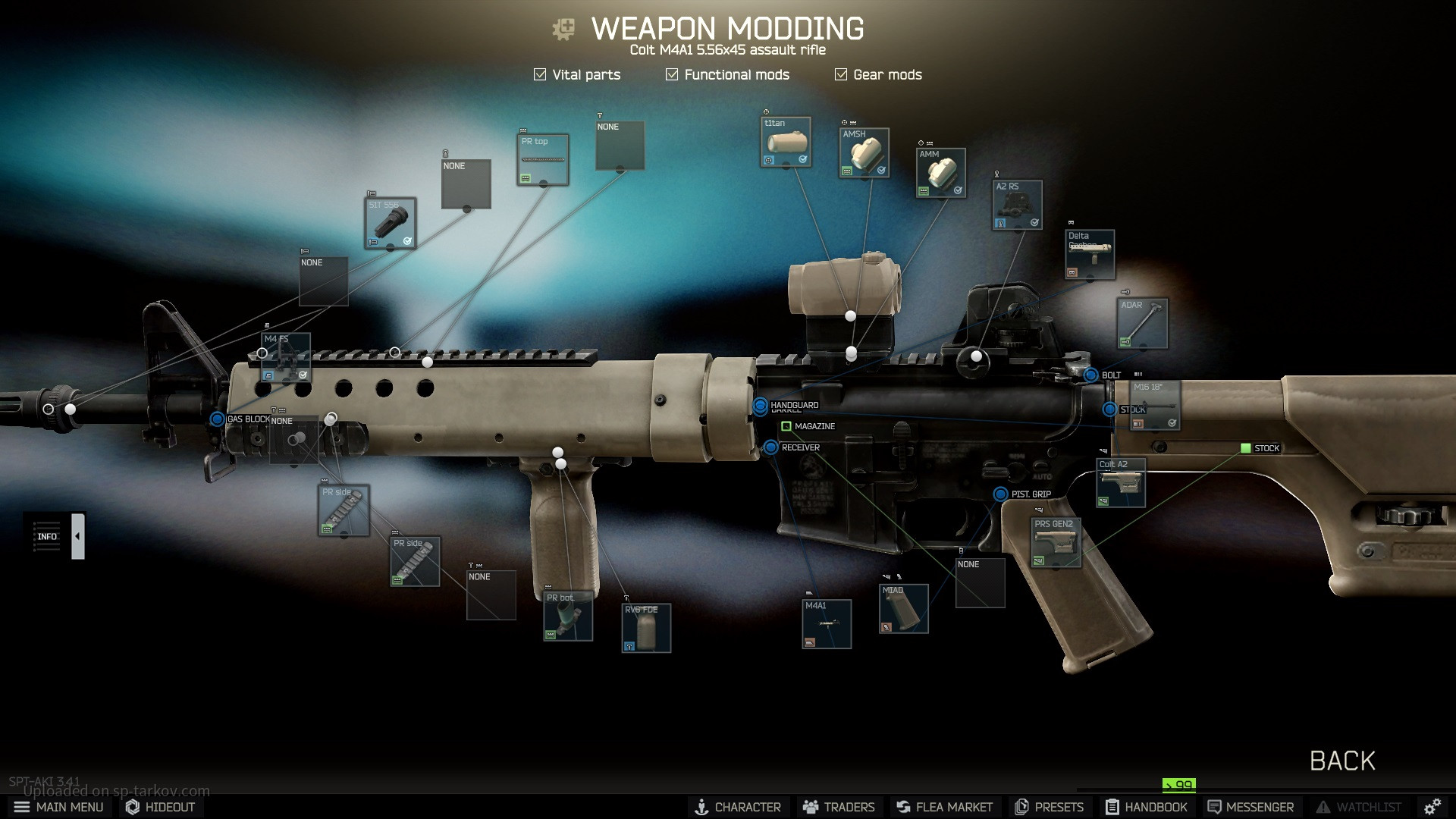Select the titan sight slot
This screenshot has width=1456, height=819.
point(786,142)
